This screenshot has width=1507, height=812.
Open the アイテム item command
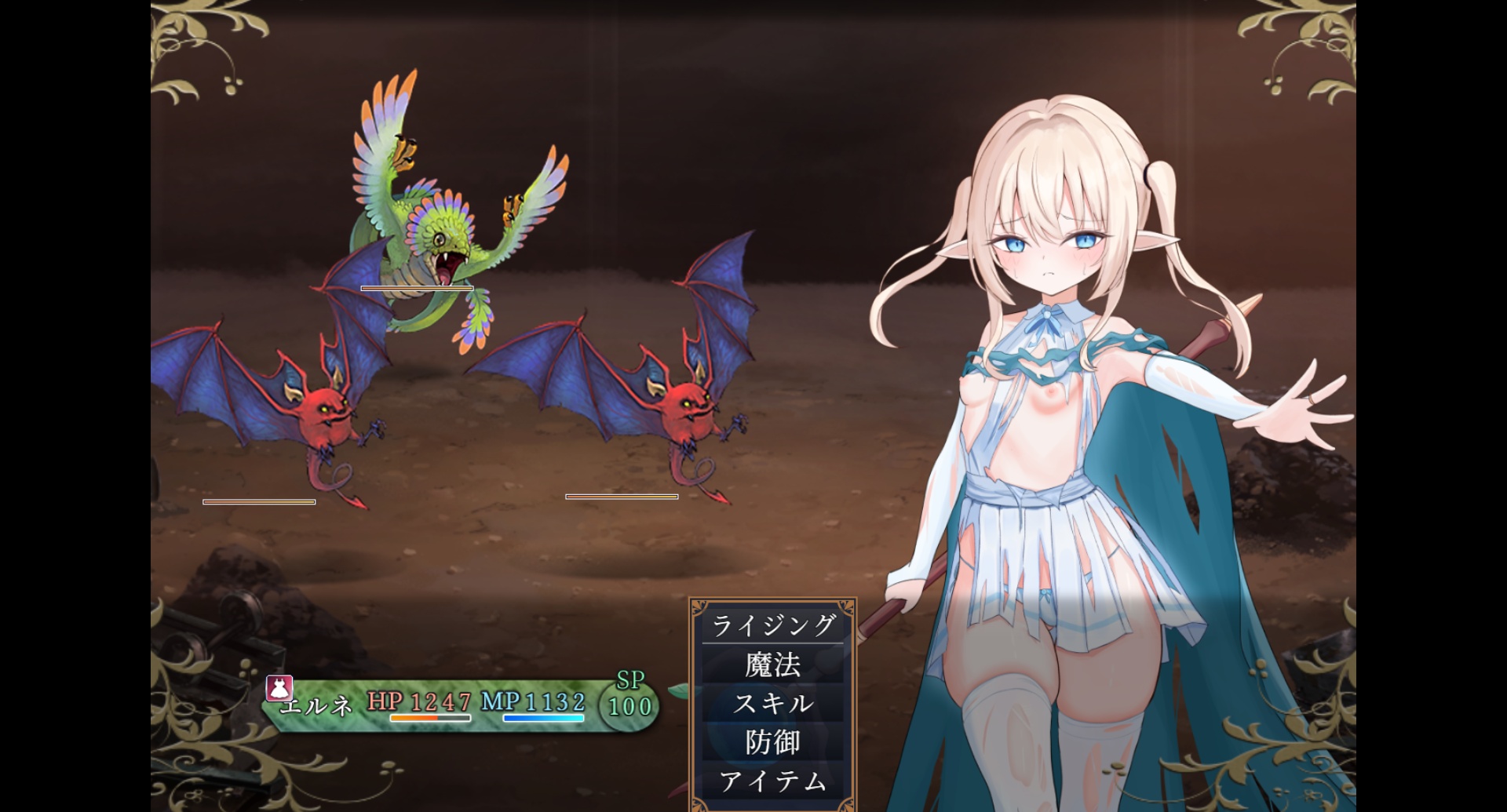(x=773, y=781)
